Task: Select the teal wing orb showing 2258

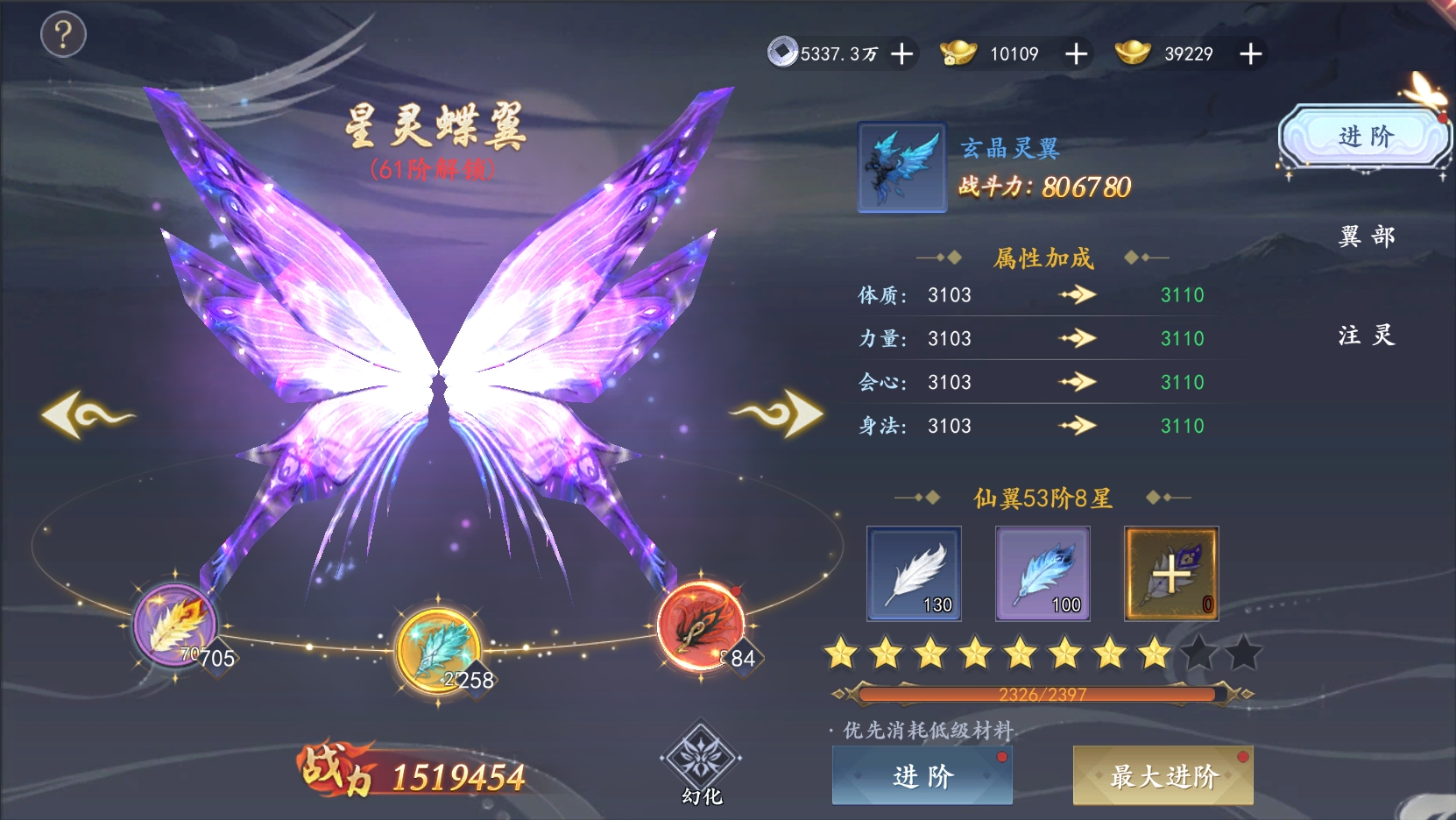Action: point(440,649)
